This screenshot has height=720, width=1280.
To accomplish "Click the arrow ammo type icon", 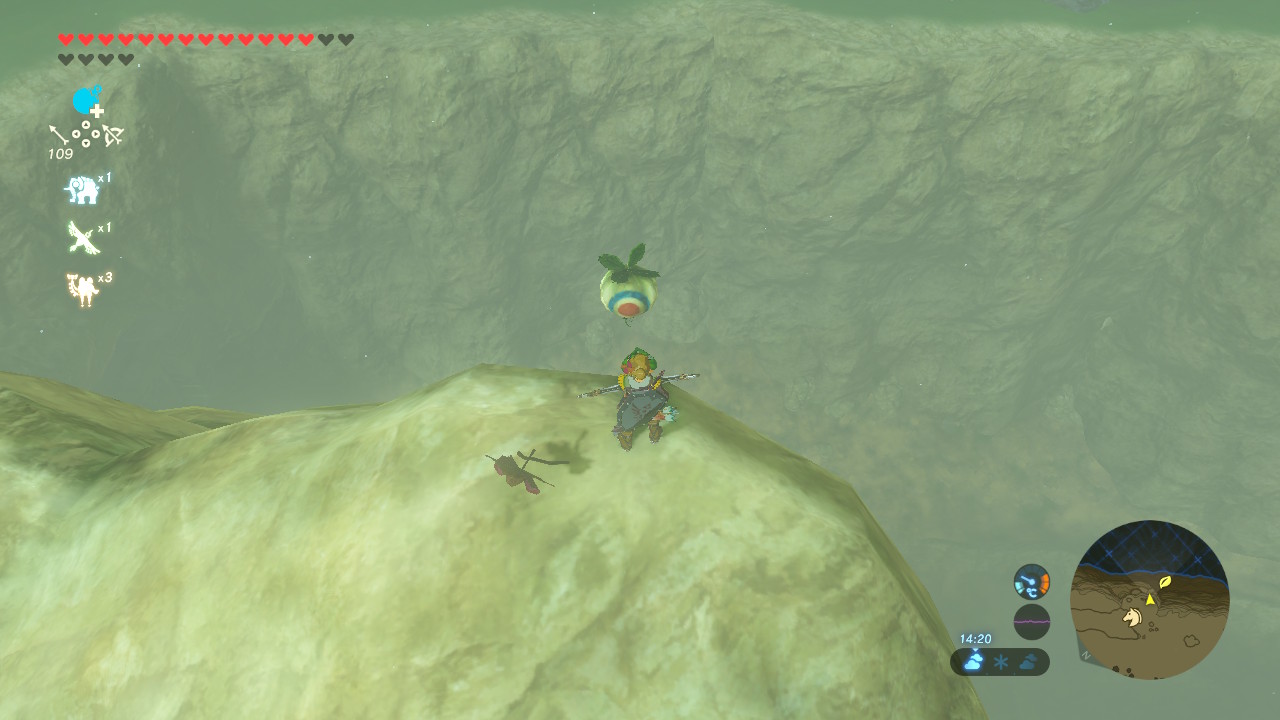I will pyautogui.click(x=61, y=134).
